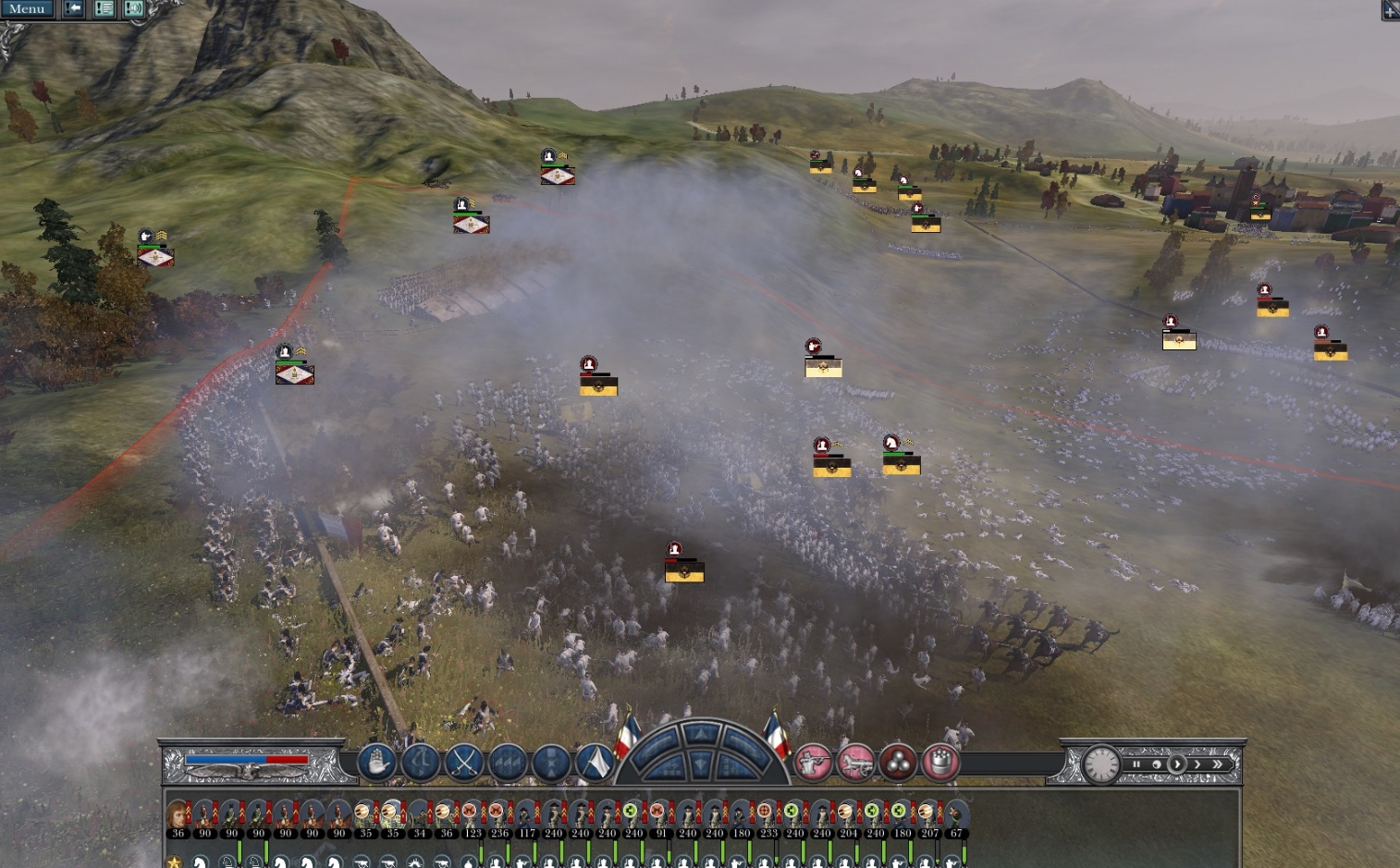The width and height of the screenshot is (1400, 868).
Task: Click the pink infantry reinforcements icon
Action: click(815, 764)
